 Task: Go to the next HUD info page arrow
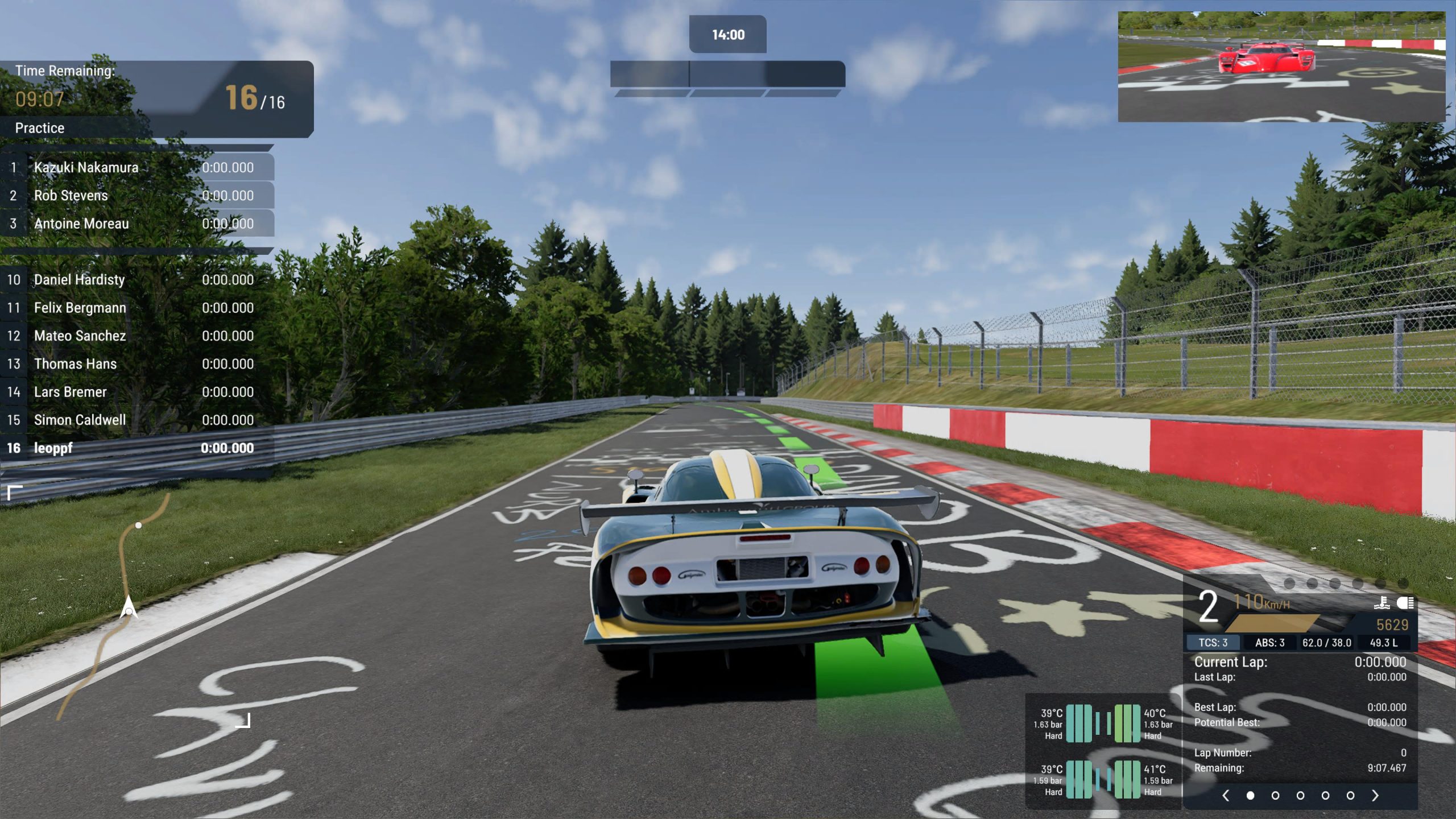(x=1375, y=795)
